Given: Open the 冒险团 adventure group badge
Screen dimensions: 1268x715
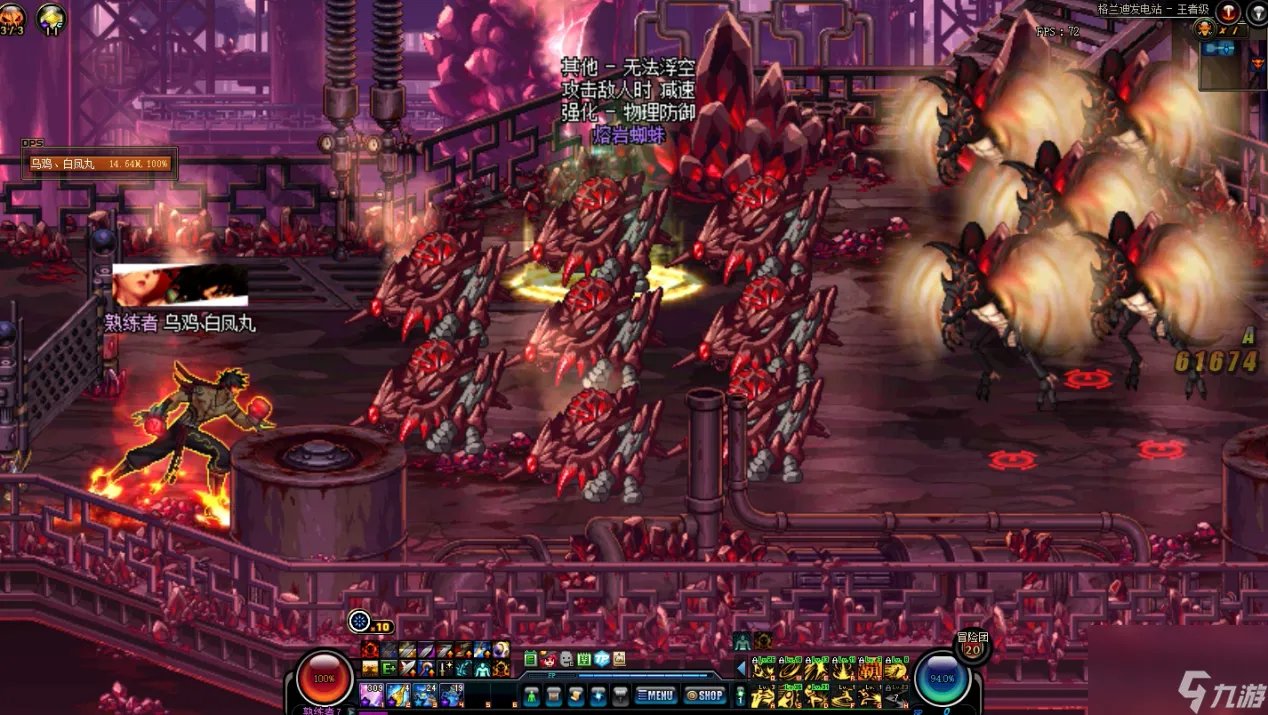Looking at the screenshot, I should click(970, 646).
